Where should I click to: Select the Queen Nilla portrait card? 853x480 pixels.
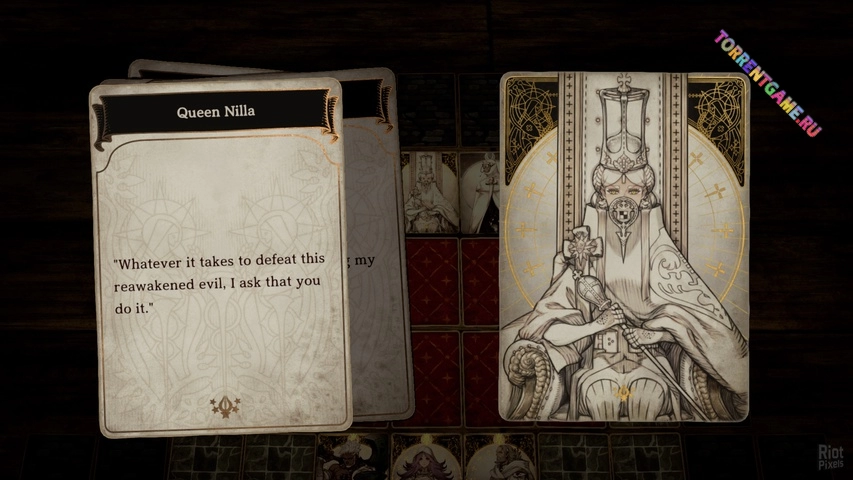click(x=624, y=245)
